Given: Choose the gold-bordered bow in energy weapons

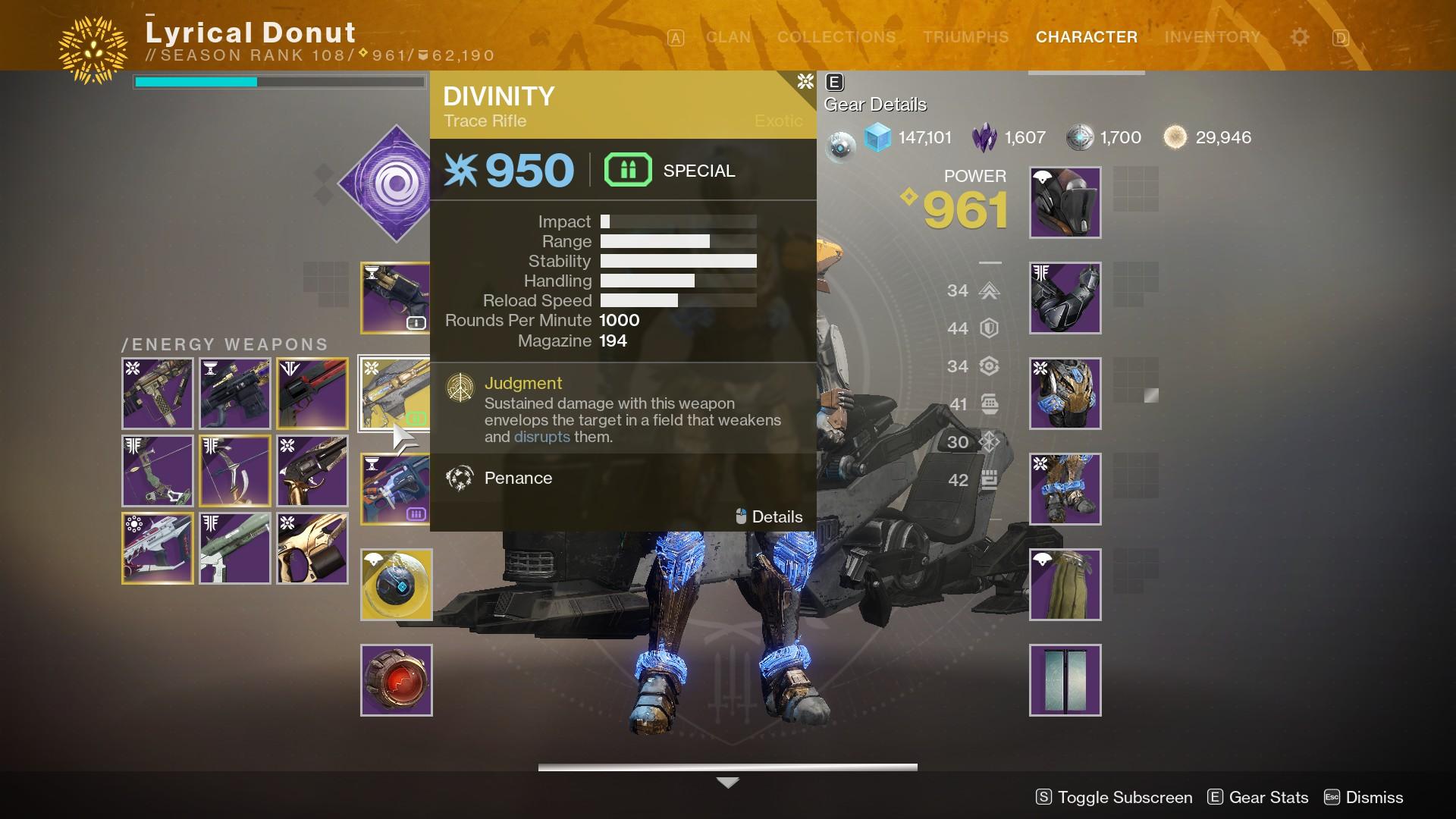Looking at the screenshot, I should click(235, 471).
